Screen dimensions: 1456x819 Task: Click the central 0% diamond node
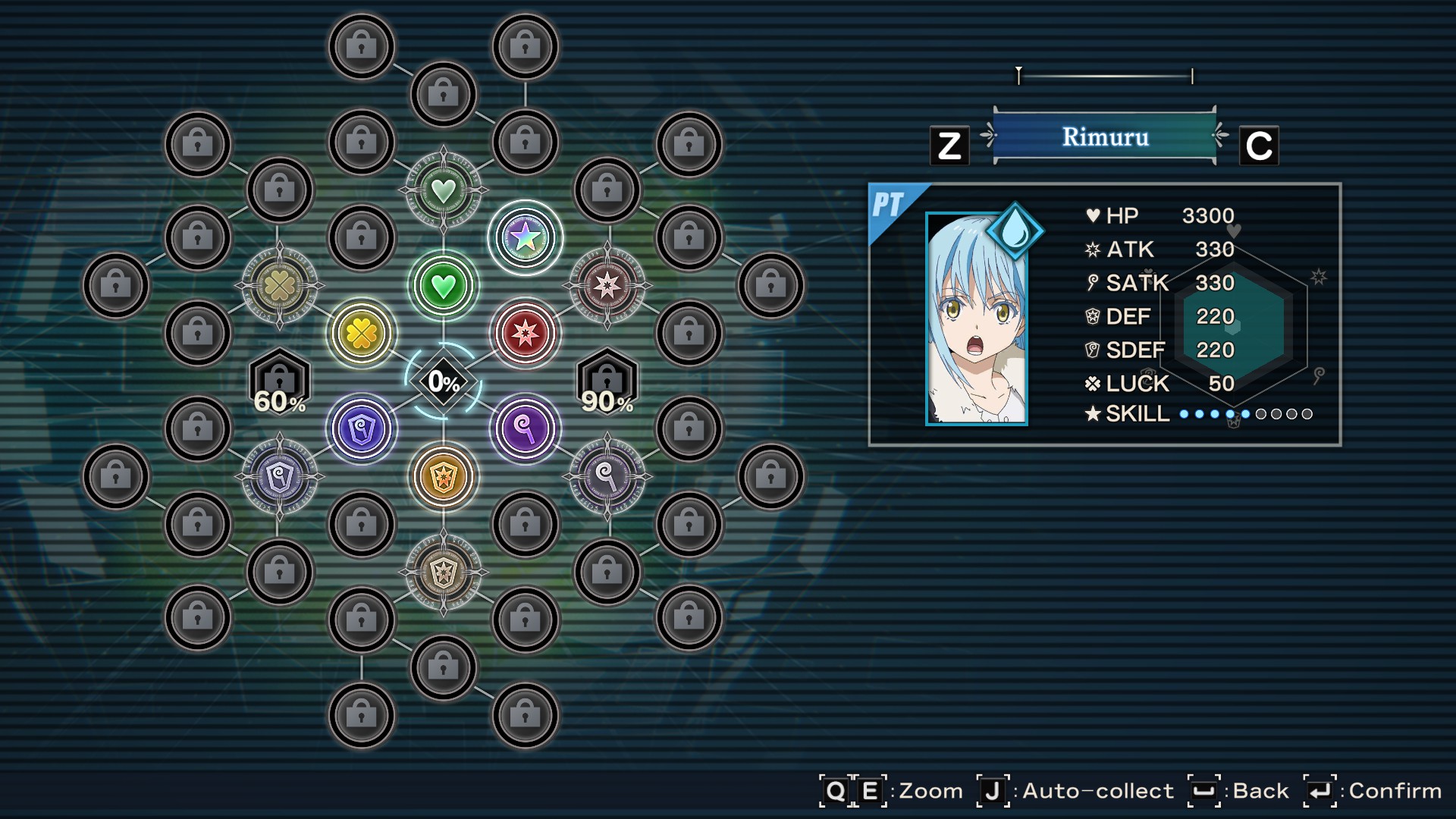point(444,381)
